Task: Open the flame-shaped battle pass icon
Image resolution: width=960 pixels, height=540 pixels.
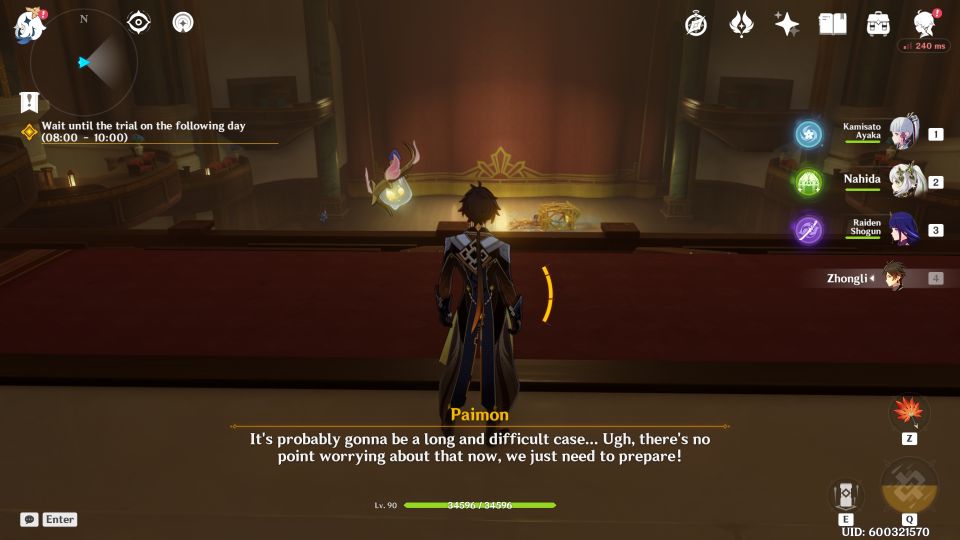Action: (741, 24)
